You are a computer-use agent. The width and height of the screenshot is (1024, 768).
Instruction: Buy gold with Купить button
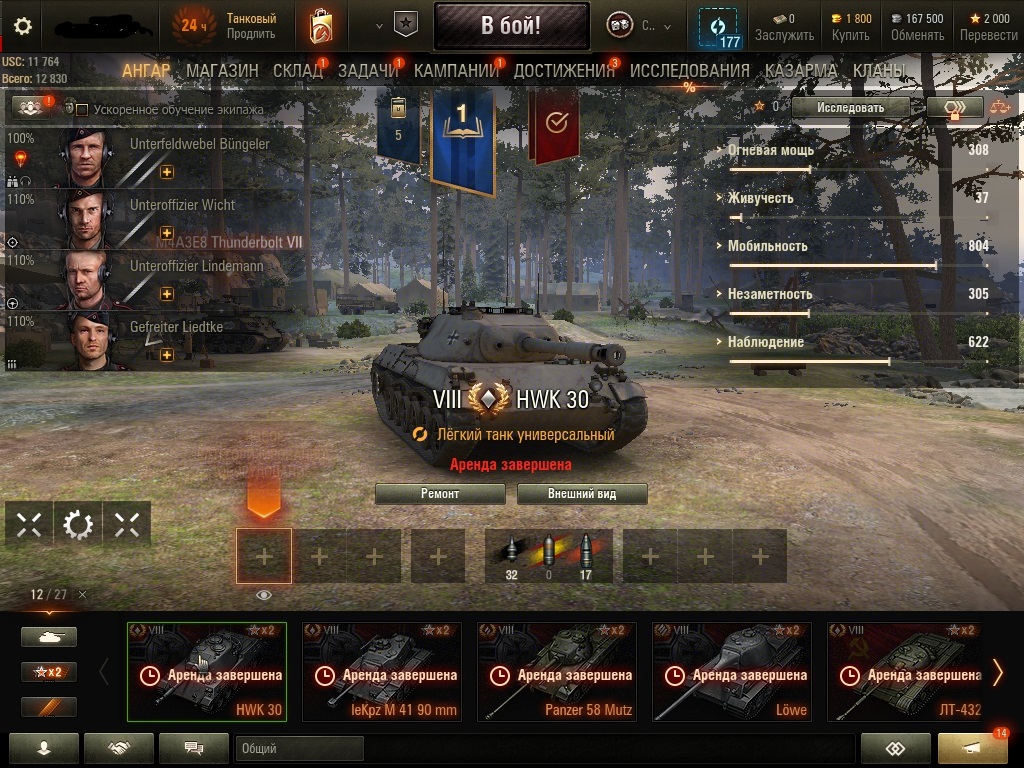(851, 27)
